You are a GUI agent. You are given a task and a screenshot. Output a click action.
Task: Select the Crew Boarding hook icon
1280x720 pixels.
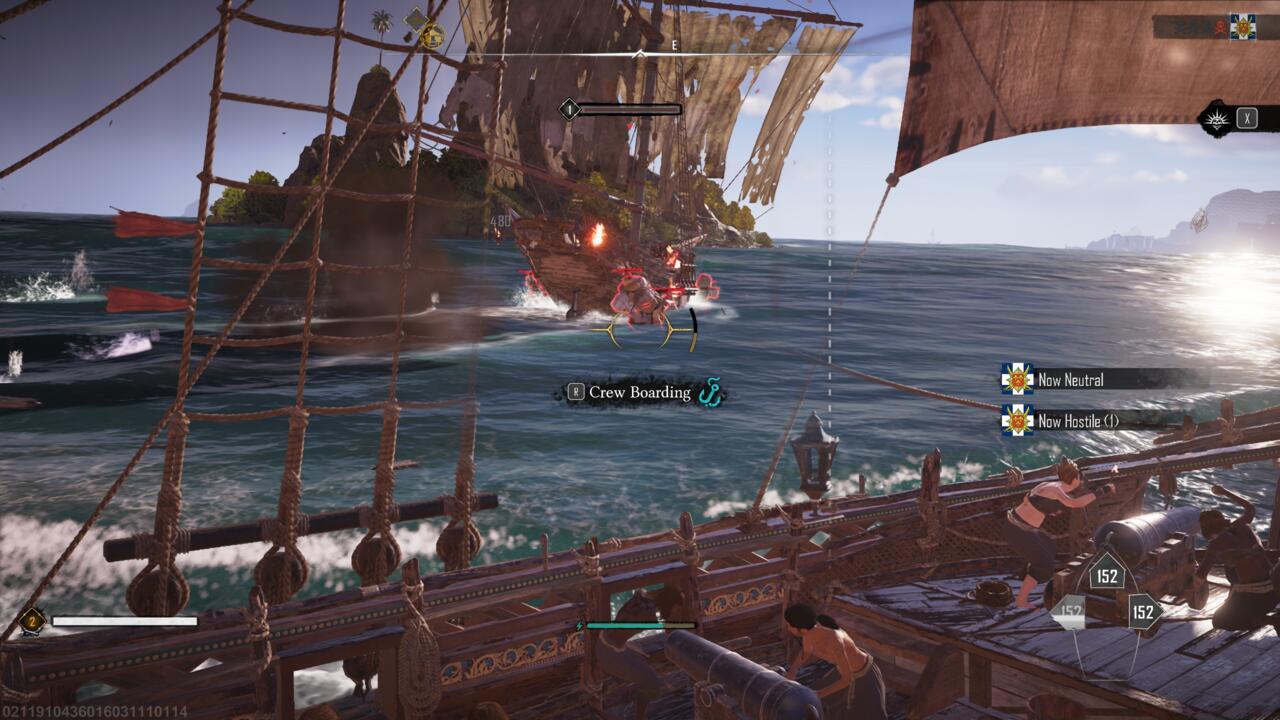[x=711, y=393]
